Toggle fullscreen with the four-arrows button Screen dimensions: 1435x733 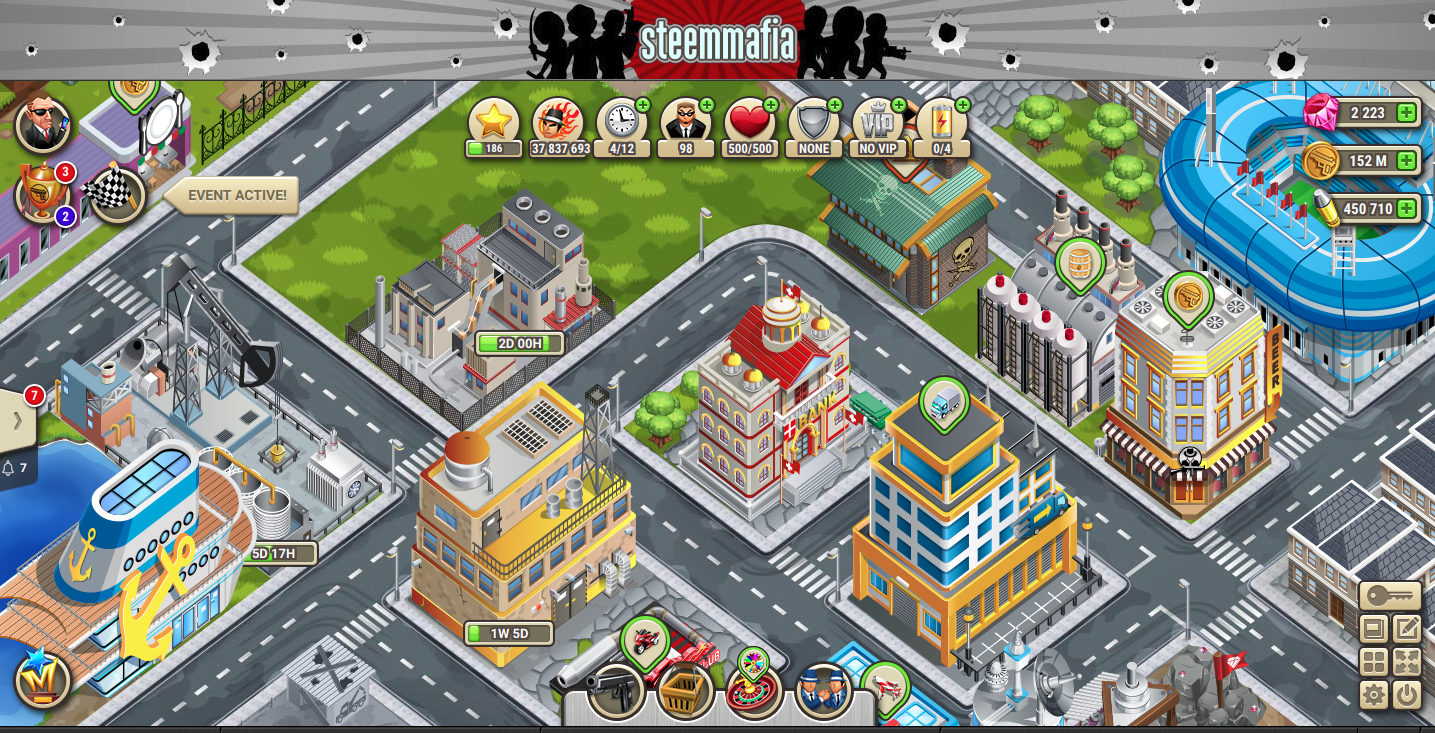pyautogui.click(x=1407, y=662)
